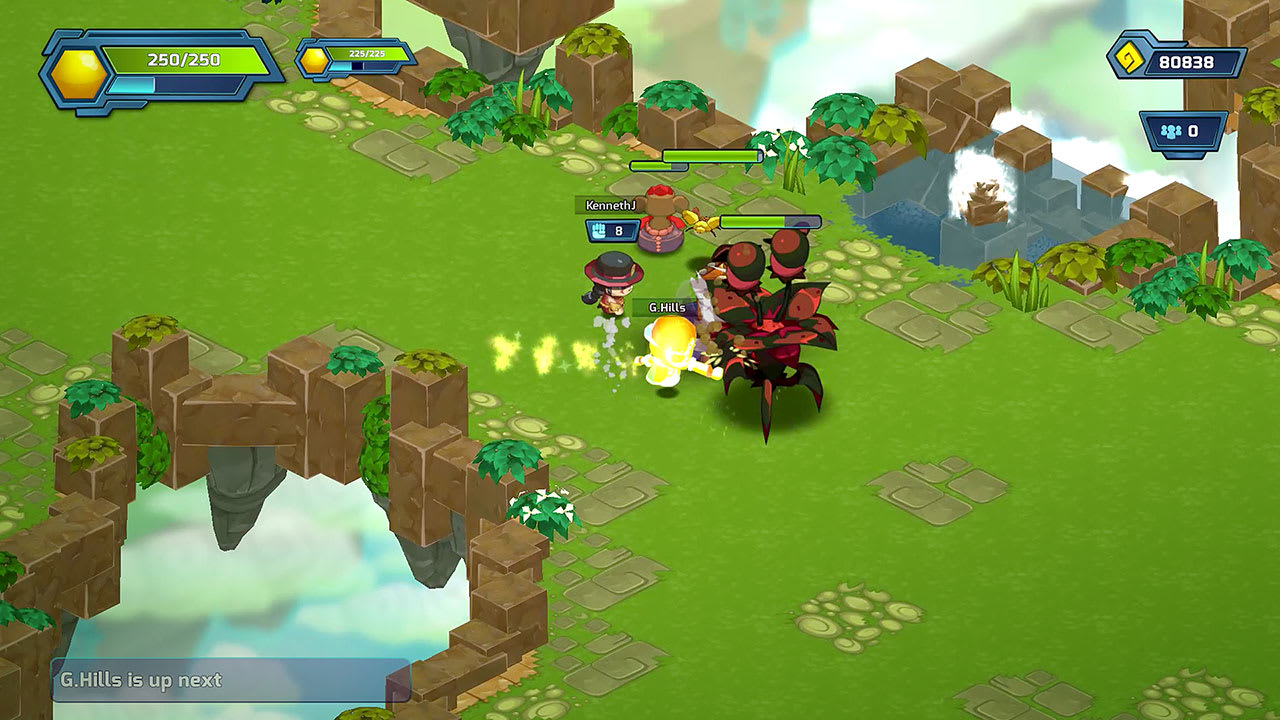Click the G currency amount showing 80838

tap(1190, 58)
